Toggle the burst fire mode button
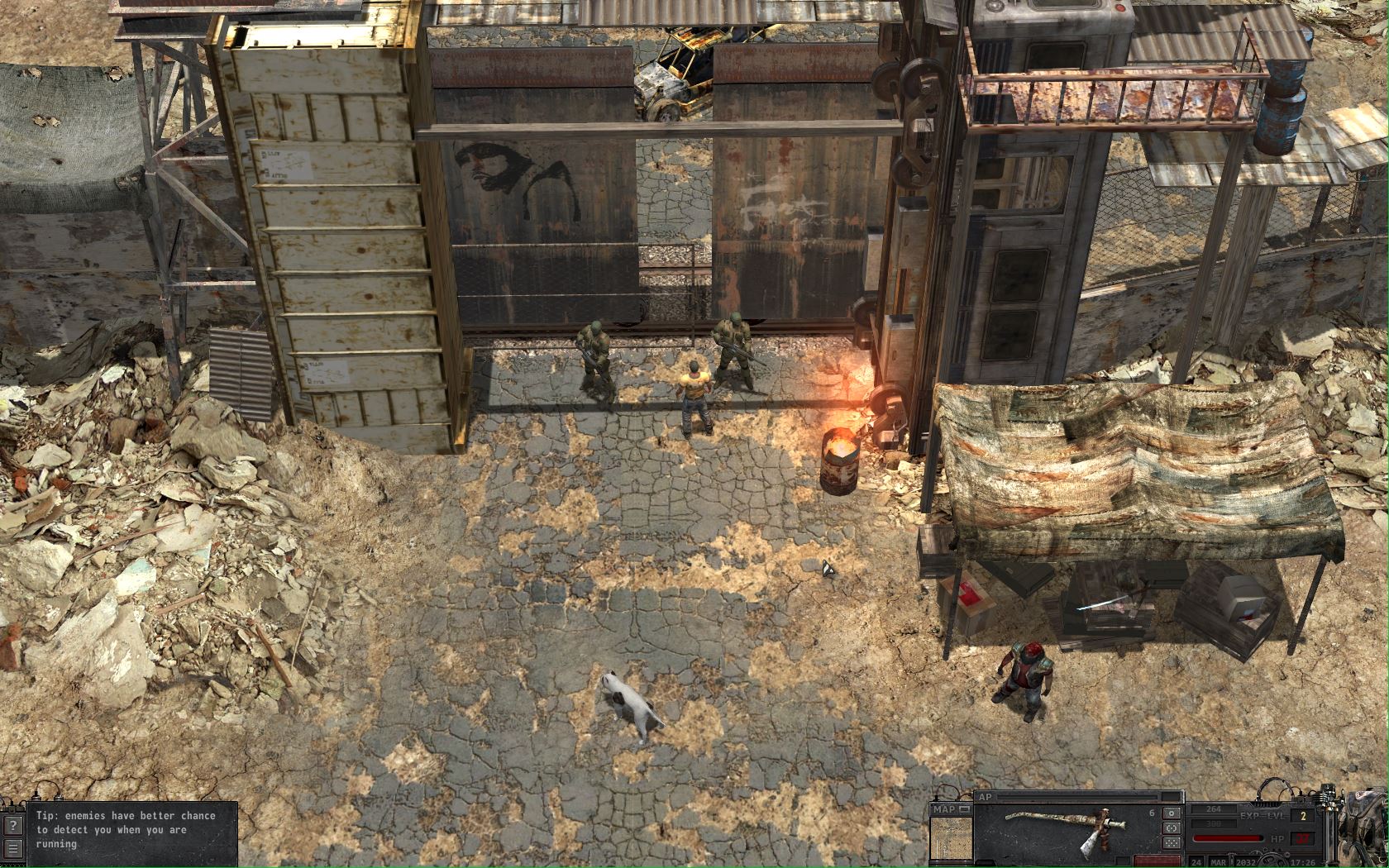Screen dimensions: 1389x868 click(x=1170, y=842)
